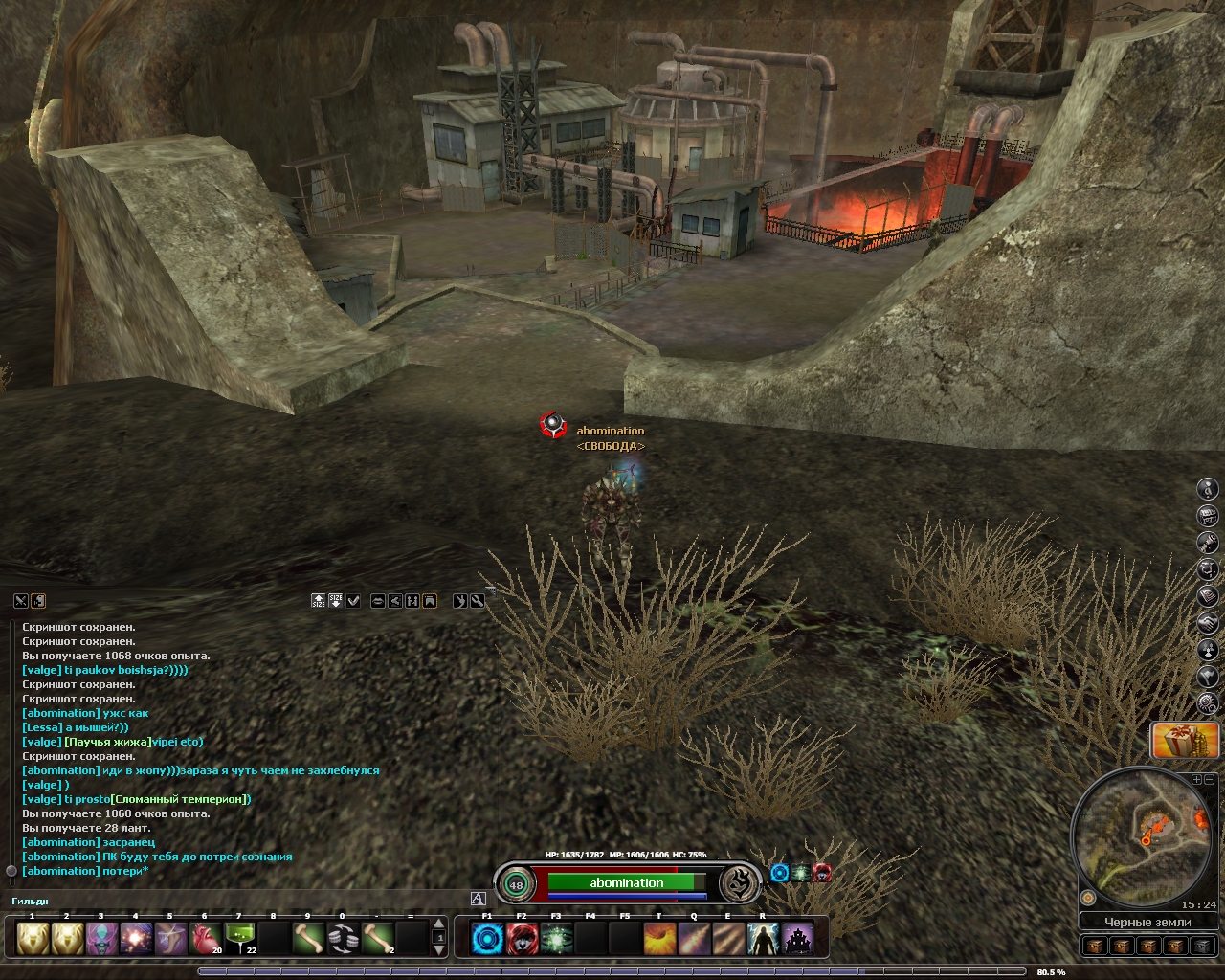Trigger the red hooded figure skill in F2

[522, 939]
